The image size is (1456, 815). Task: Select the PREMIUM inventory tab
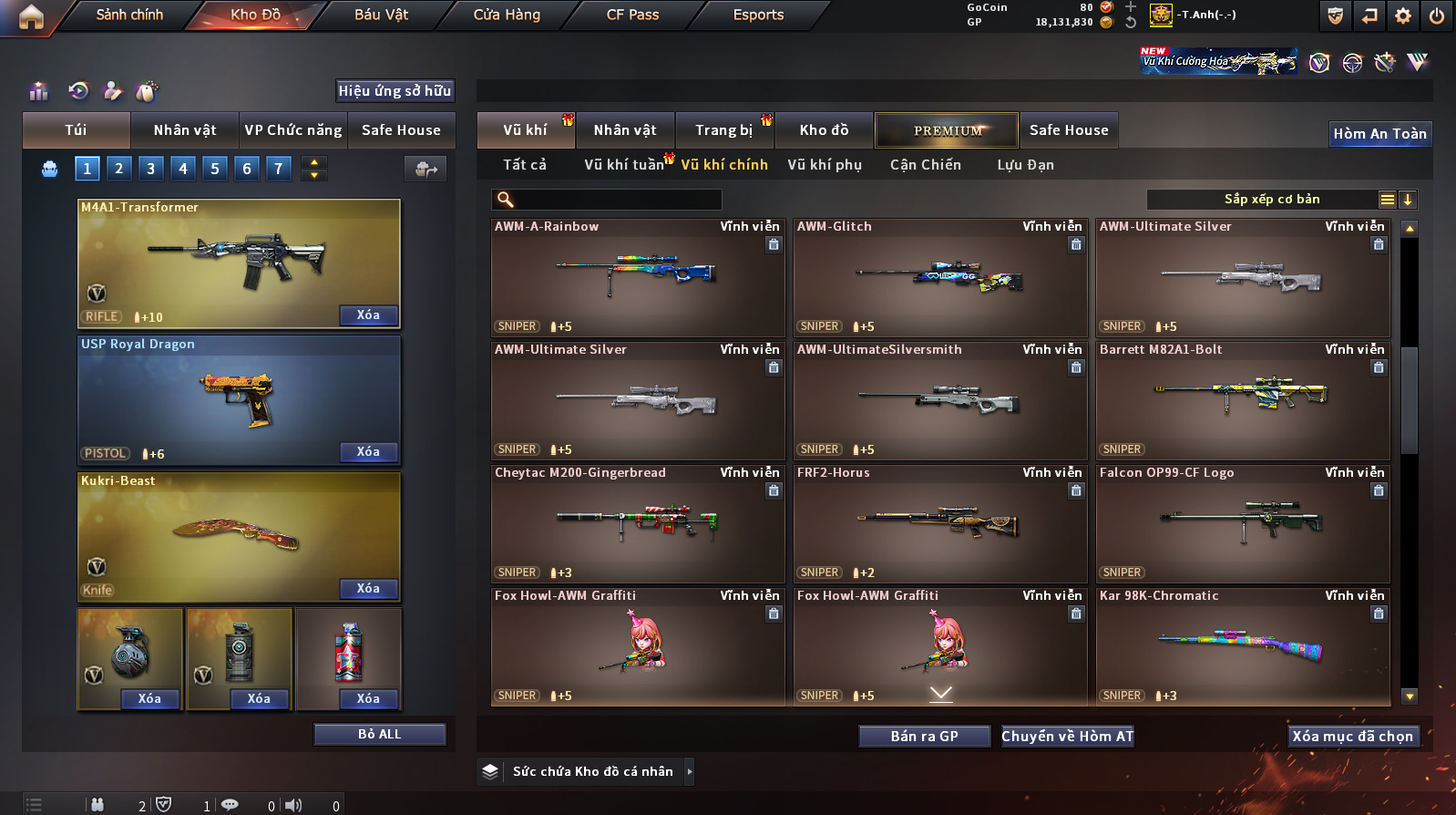(x=948, y=130)
